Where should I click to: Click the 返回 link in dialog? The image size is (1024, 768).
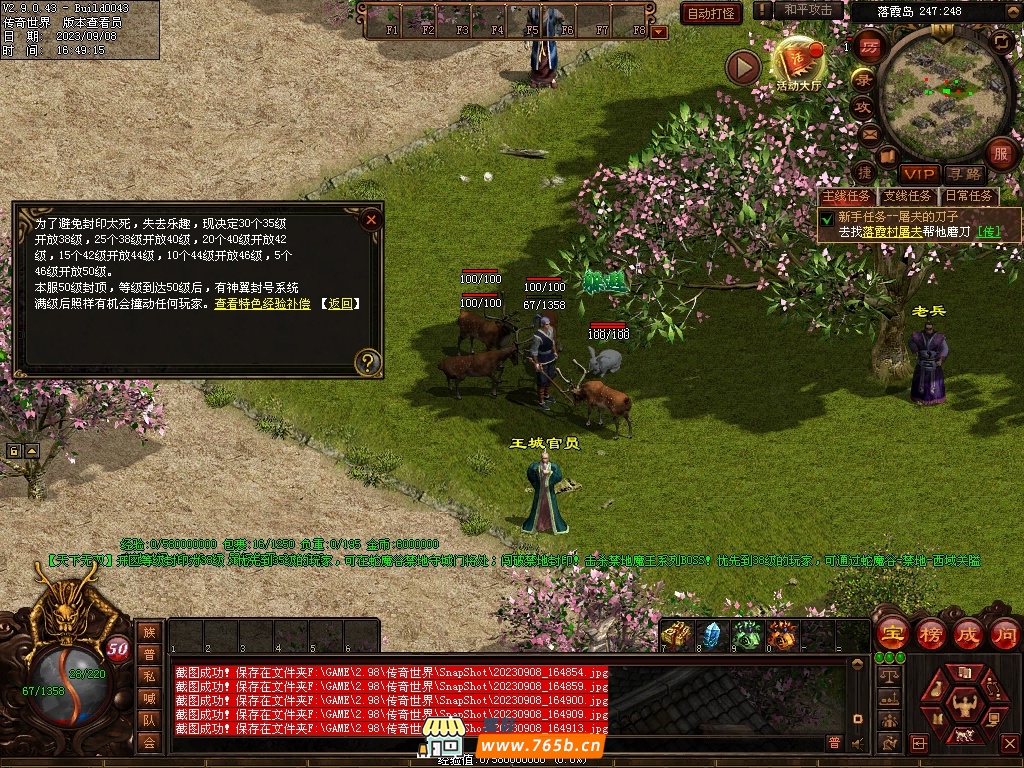click(x=340, y=303)
